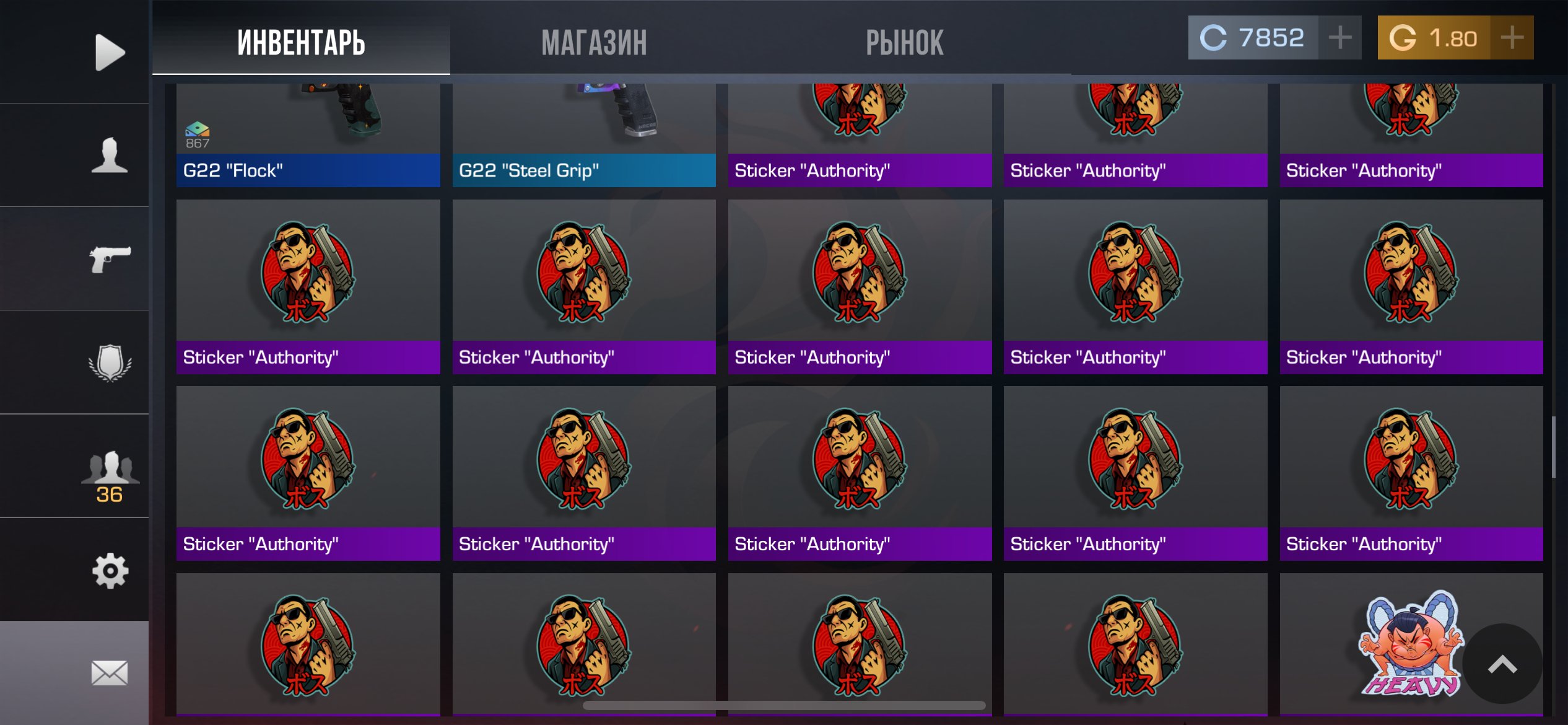
Task: Open the player profile icon
Action: click(x=110, y=155)
